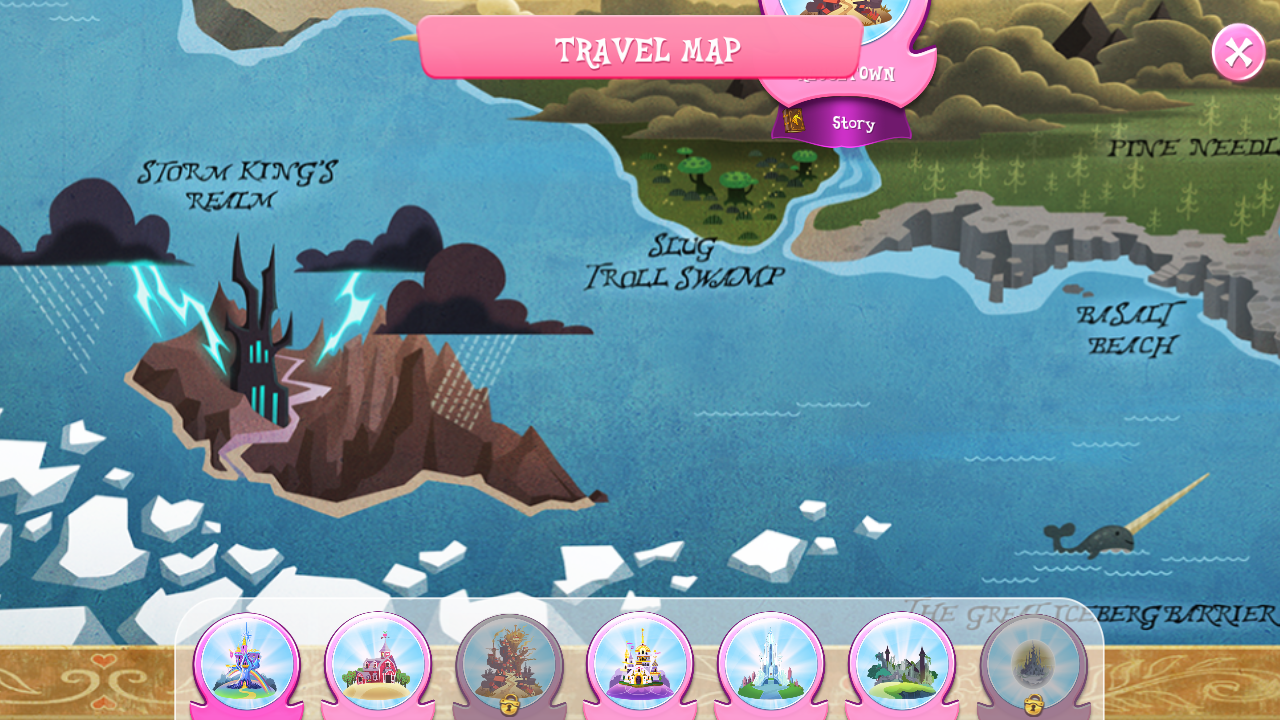1280x720 pixels.
Task: Select the red schoolhouse location icon
Action: click(378, 660)
